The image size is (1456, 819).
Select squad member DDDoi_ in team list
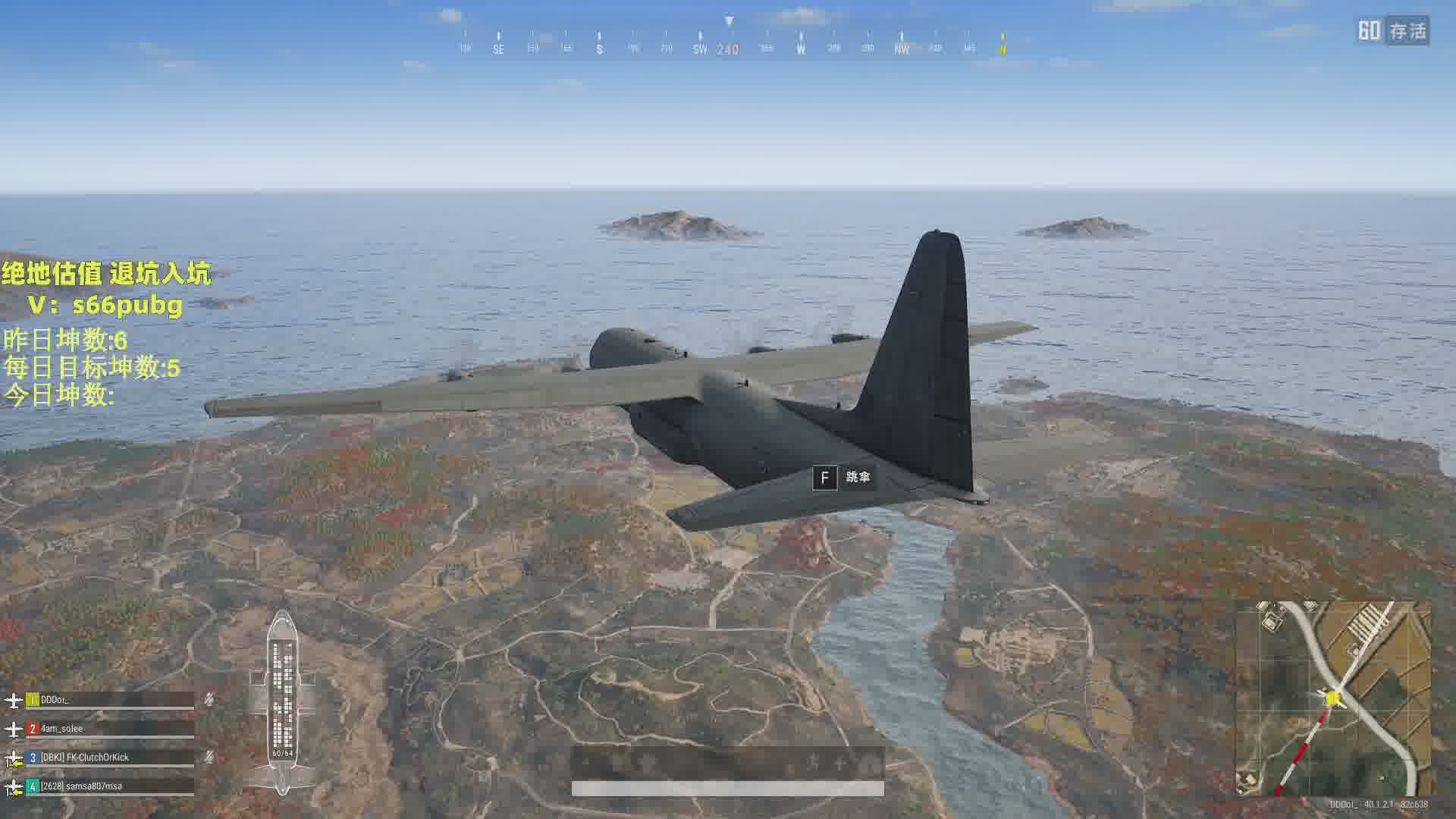pyautogui.click(x=55, y=700)
